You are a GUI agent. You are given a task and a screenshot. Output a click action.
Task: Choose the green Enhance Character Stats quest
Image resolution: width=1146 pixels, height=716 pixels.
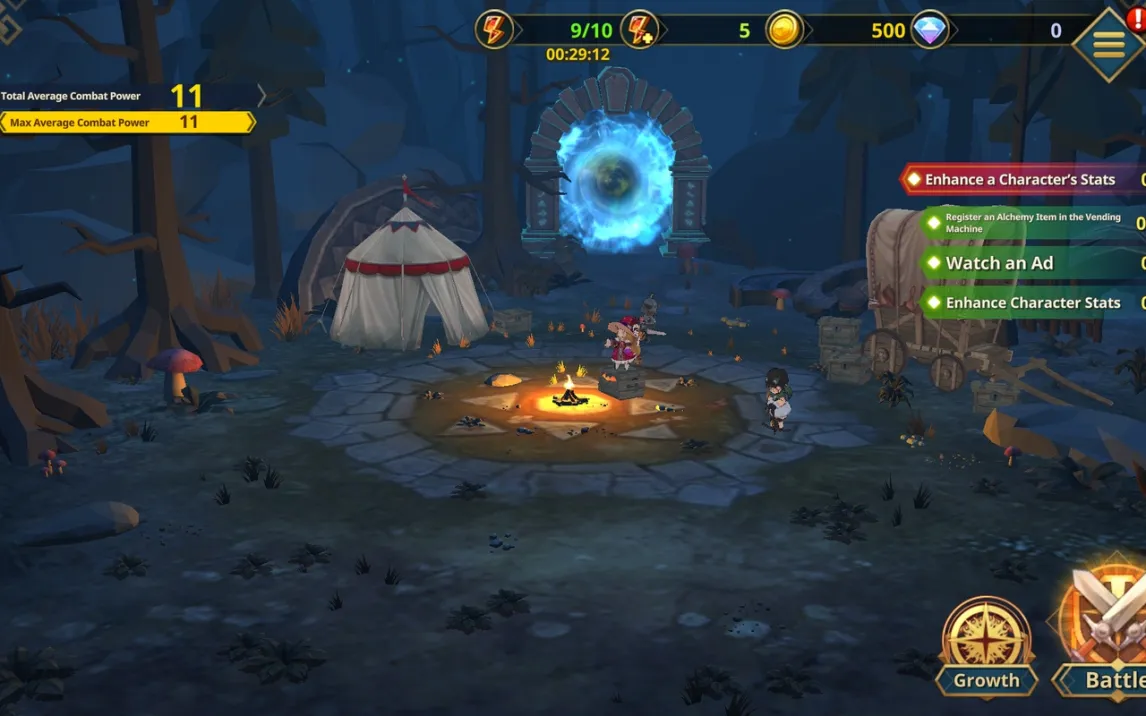point(1032,302)
